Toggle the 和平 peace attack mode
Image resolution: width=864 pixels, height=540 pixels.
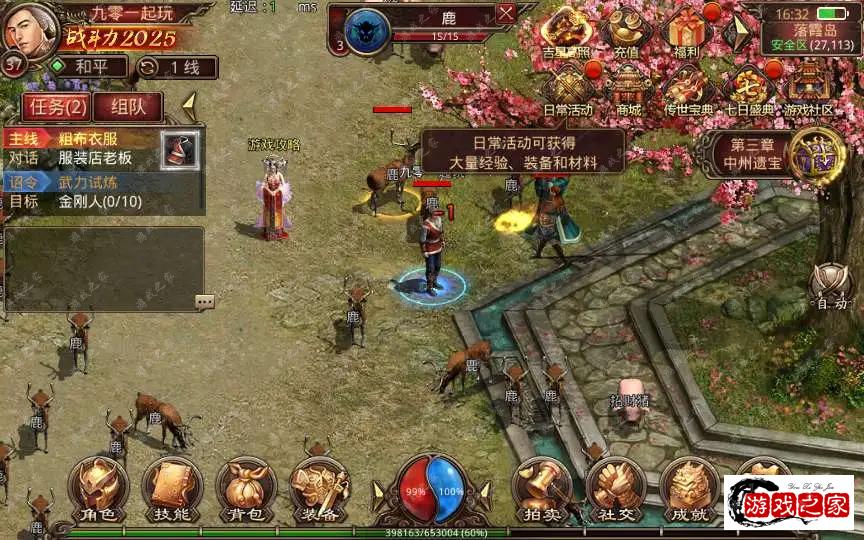(x=90, y=67)
